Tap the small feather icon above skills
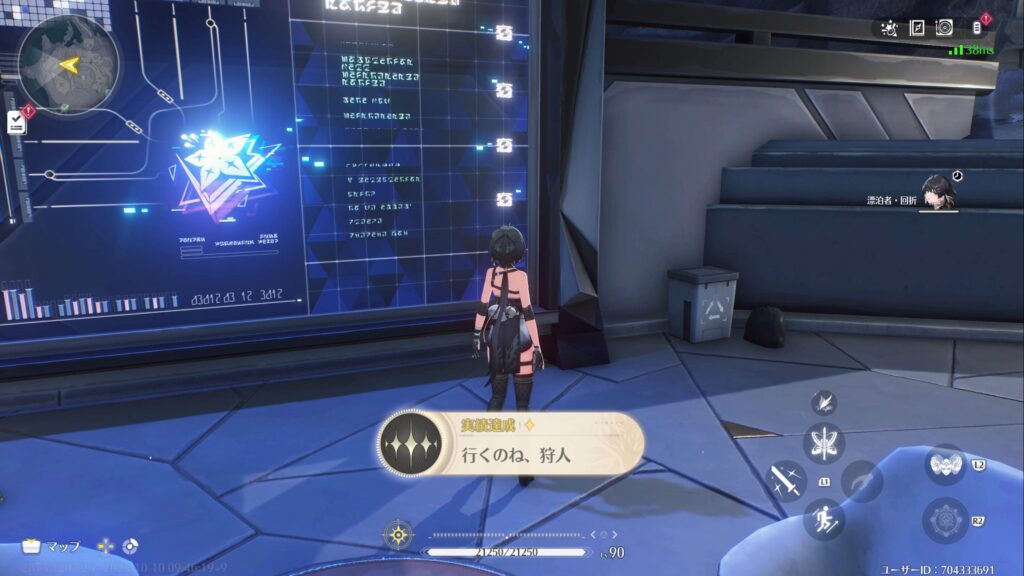The height and width of the screenshot is (576, 1024). click(824, 402)
